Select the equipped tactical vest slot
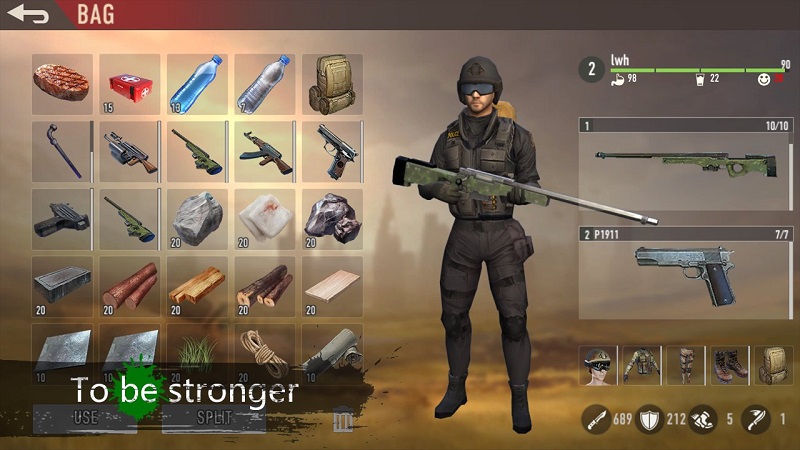Viewport: 800px width, 450px height. (x=641, y=366)
